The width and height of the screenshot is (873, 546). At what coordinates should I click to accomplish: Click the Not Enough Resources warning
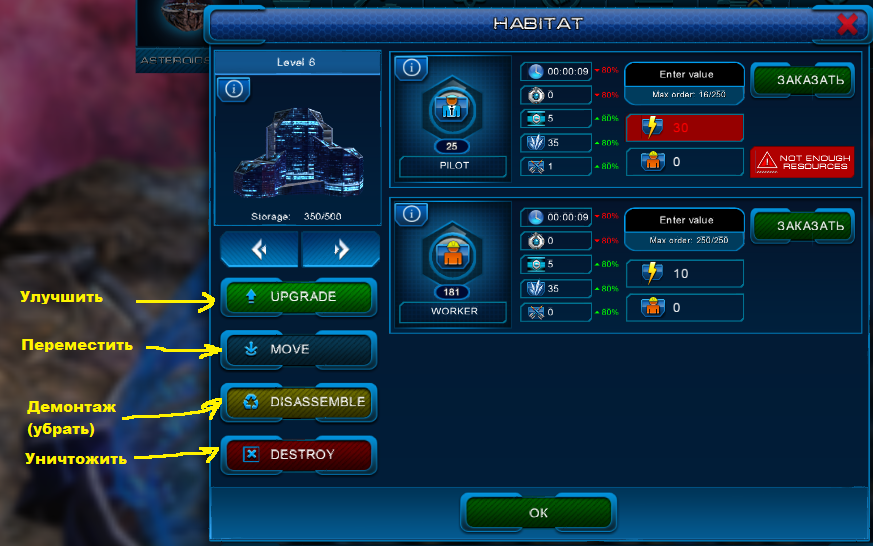click(x=803, y=161)
